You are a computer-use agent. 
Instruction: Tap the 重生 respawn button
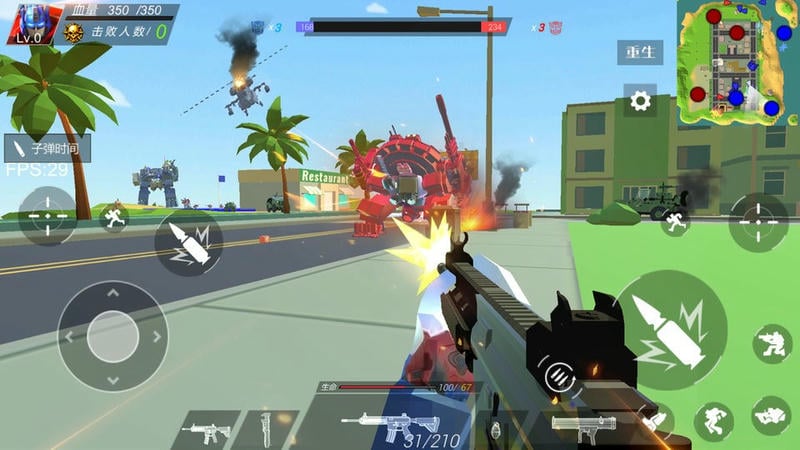(639, 52)
